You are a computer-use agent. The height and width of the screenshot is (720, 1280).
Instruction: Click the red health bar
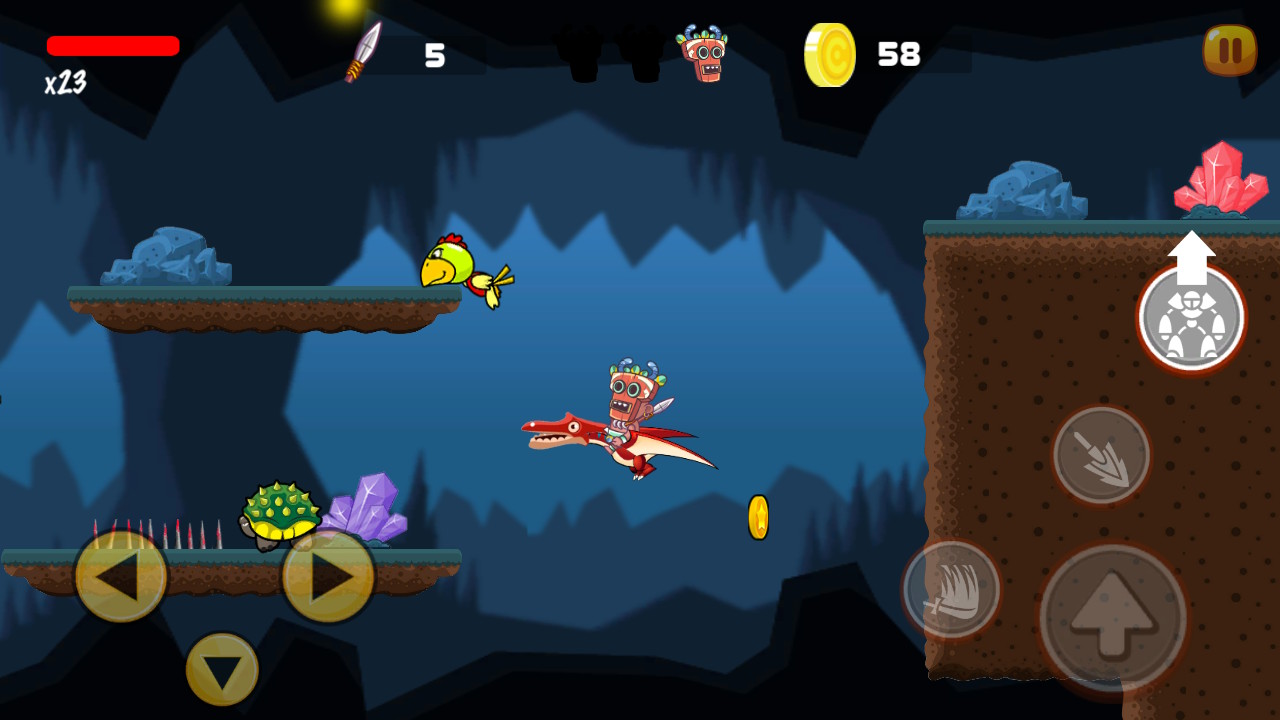click(x=112, y=45)
